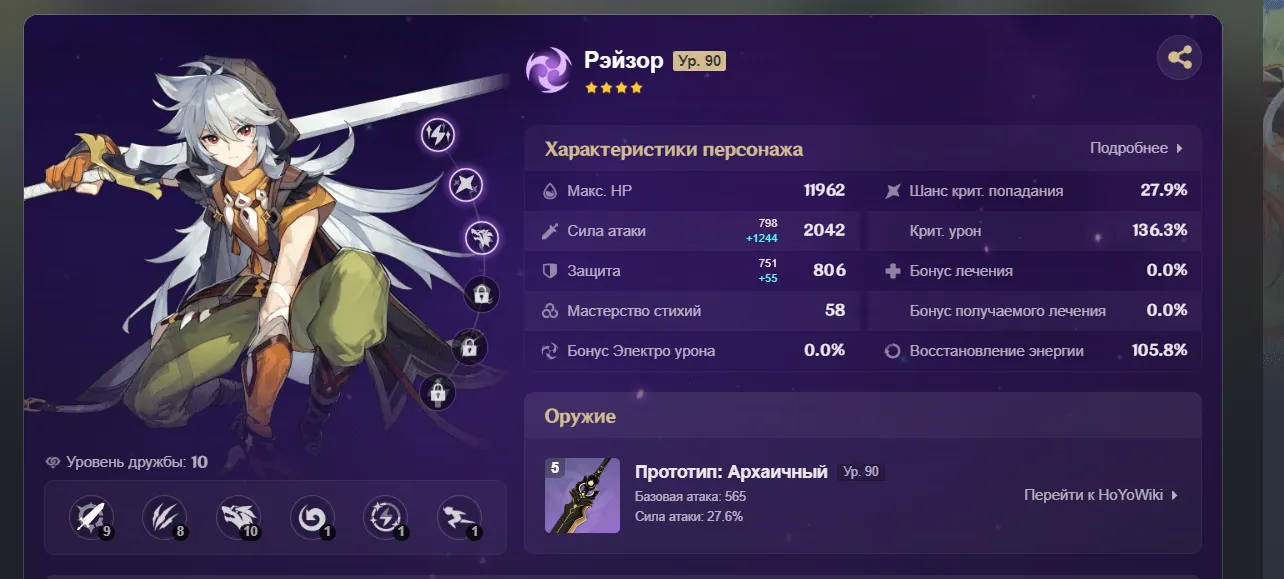Open the lightning arrows constellation node
The width and height of the screenshot is (1284, 579).
point(438,134)
